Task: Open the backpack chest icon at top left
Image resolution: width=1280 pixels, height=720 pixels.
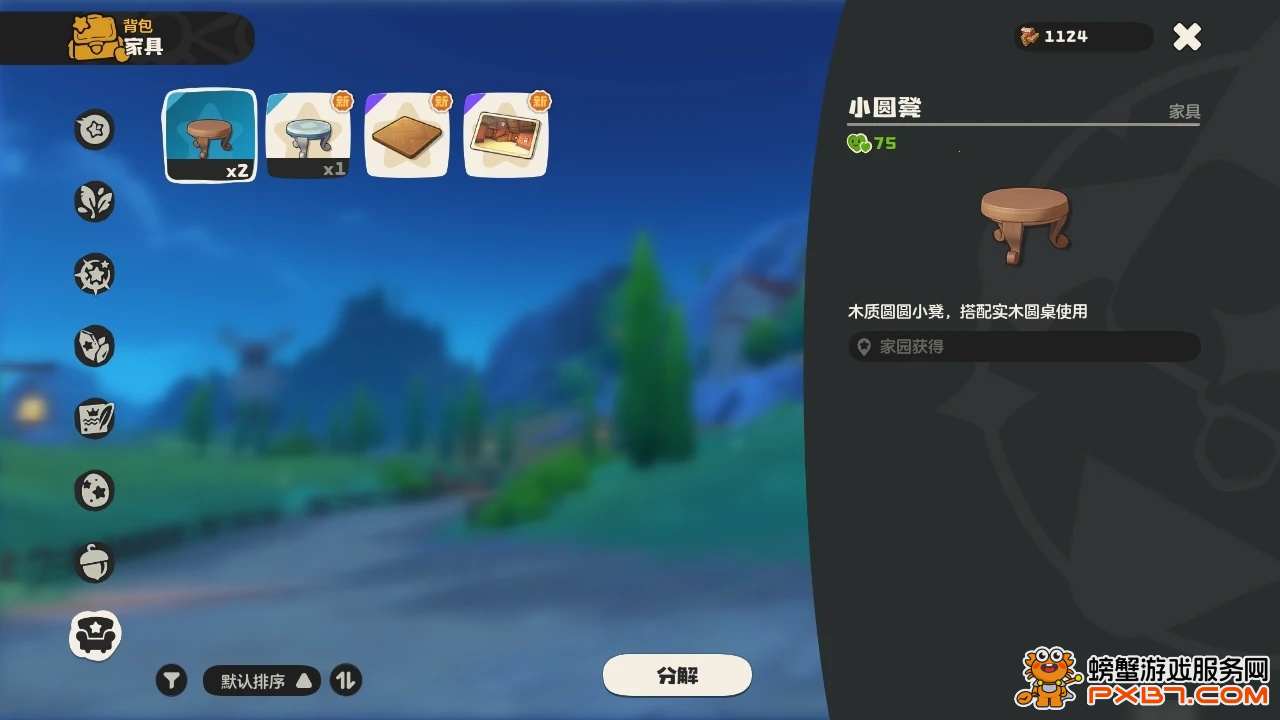Action: pyautogui.click(x=97, y=36)
